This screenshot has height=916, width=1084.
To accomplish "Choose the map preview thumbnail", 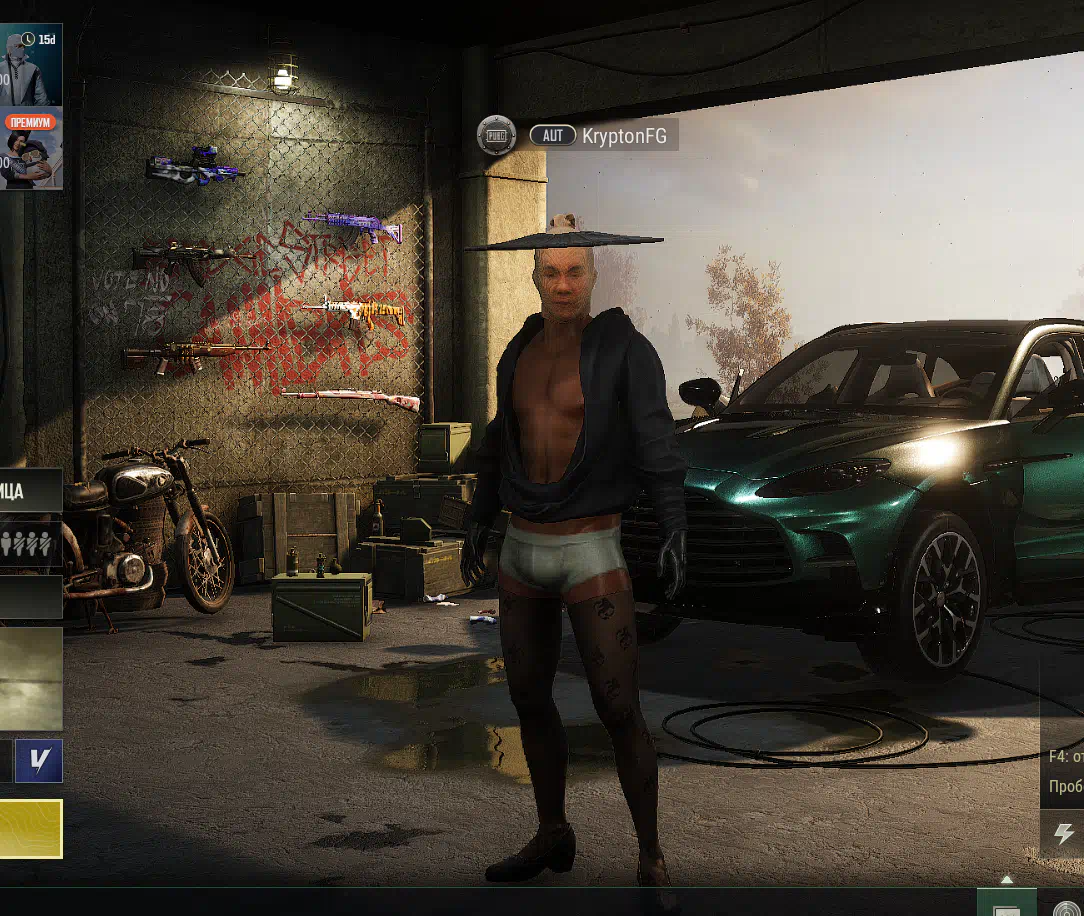I will click(x=30, y=678).
